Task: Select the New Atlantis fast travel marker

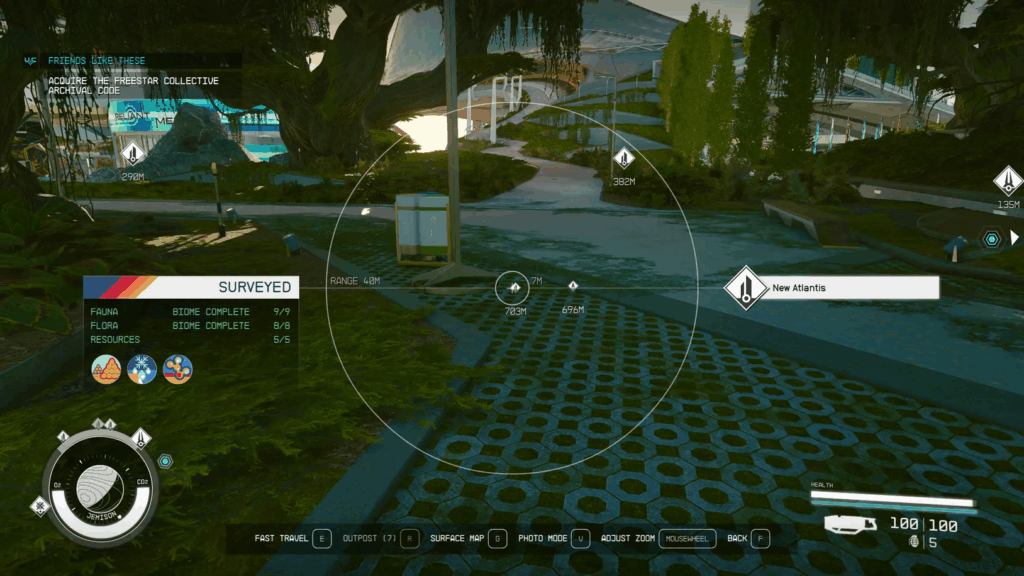Action: (746, 288)
